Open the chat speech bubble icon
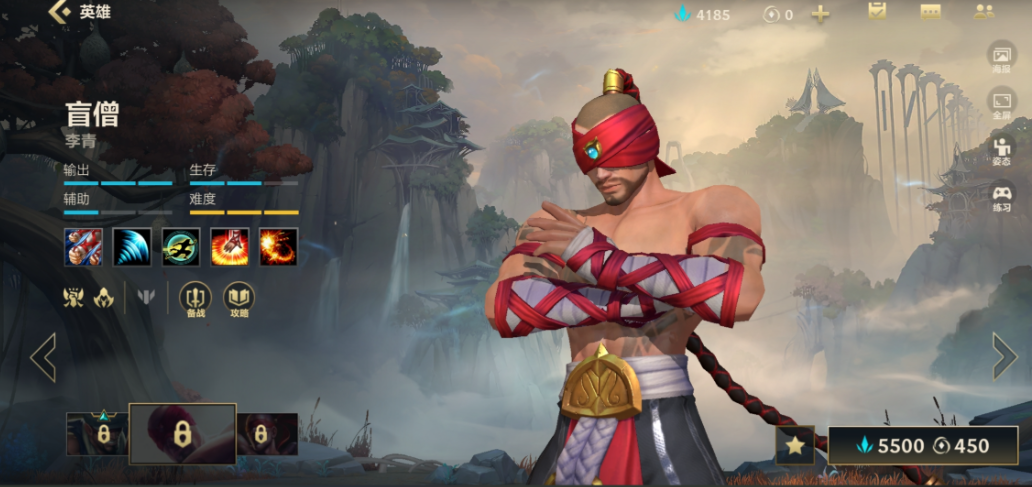This screenshot has width=1032, height=487. [x=930, y=12]
